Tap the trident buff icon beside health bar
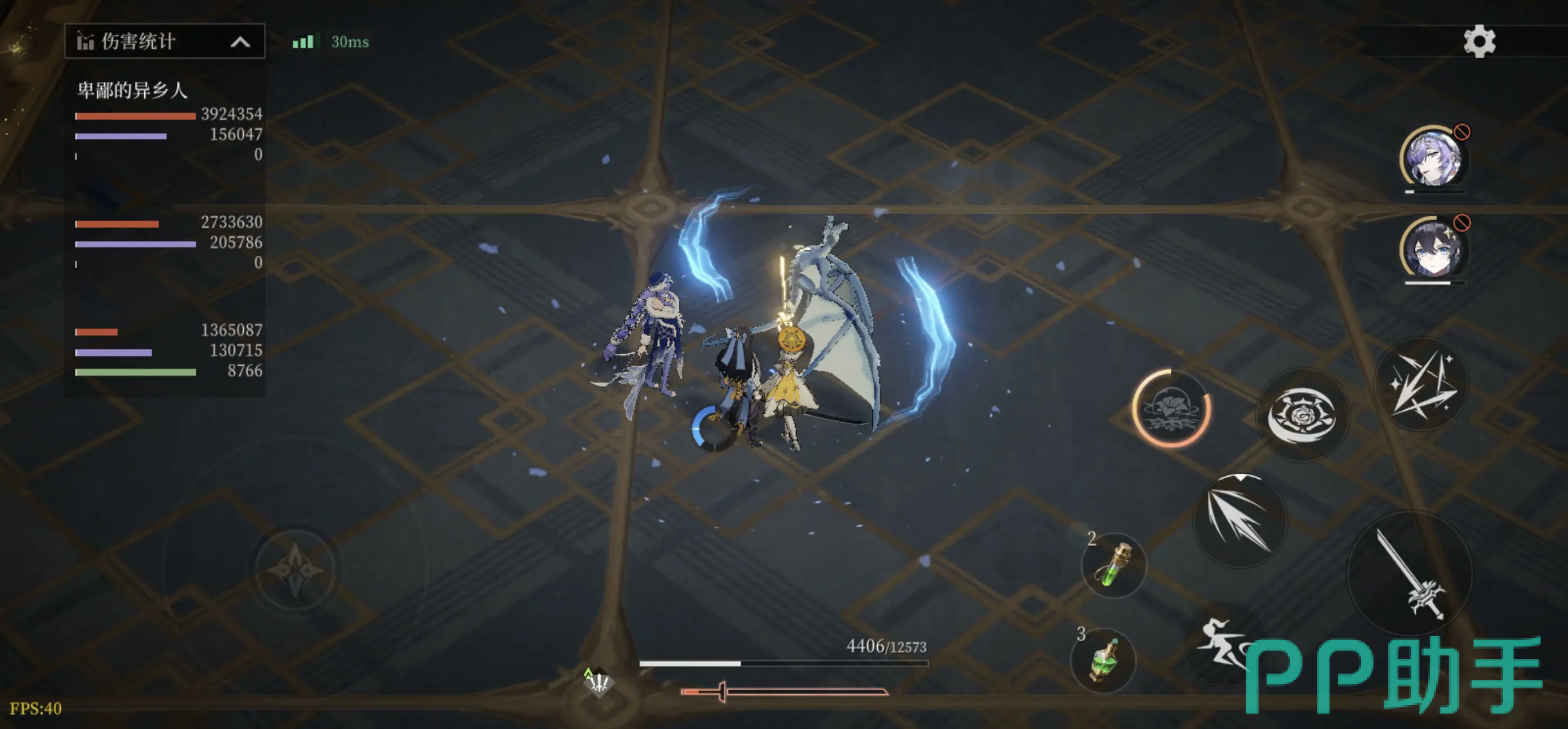The image size is (1568, 729). click(x=598, y=683)
